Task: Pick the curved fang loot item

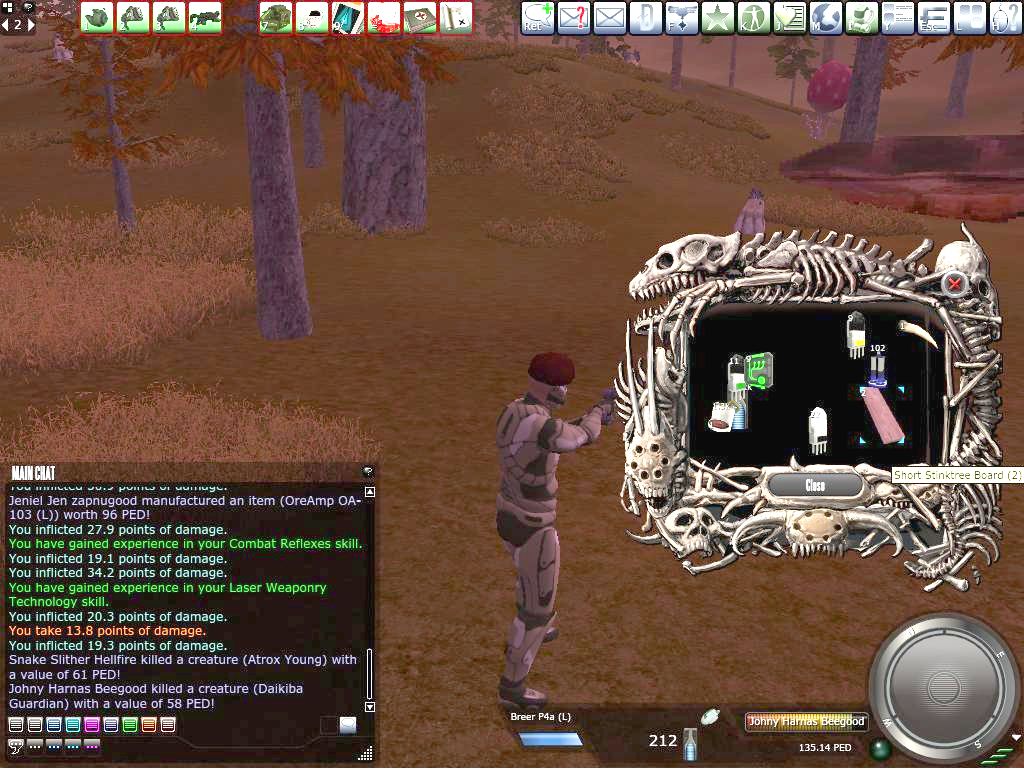Action: pos(917,333)
